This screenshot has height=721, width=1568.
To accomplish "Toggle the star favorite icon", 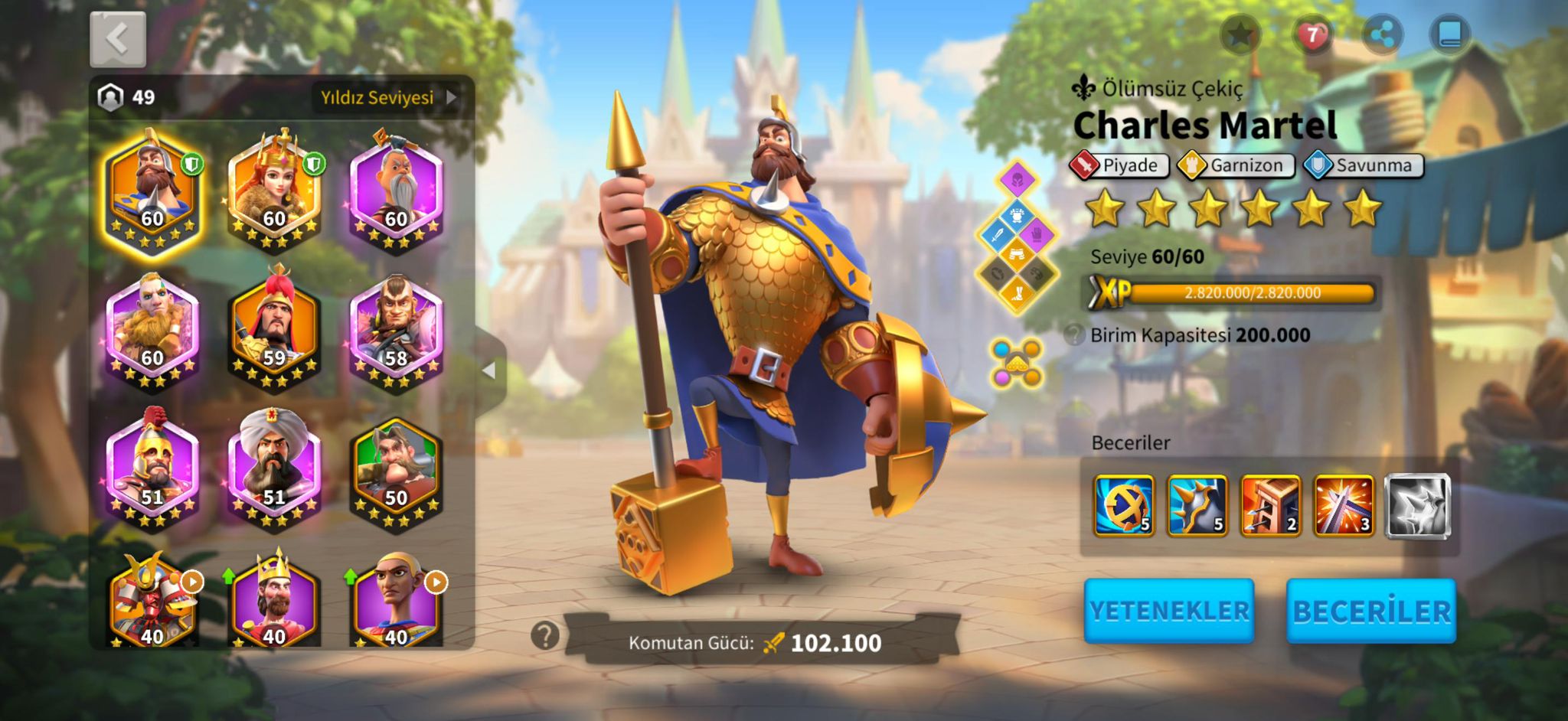I will coord(1240,34).
